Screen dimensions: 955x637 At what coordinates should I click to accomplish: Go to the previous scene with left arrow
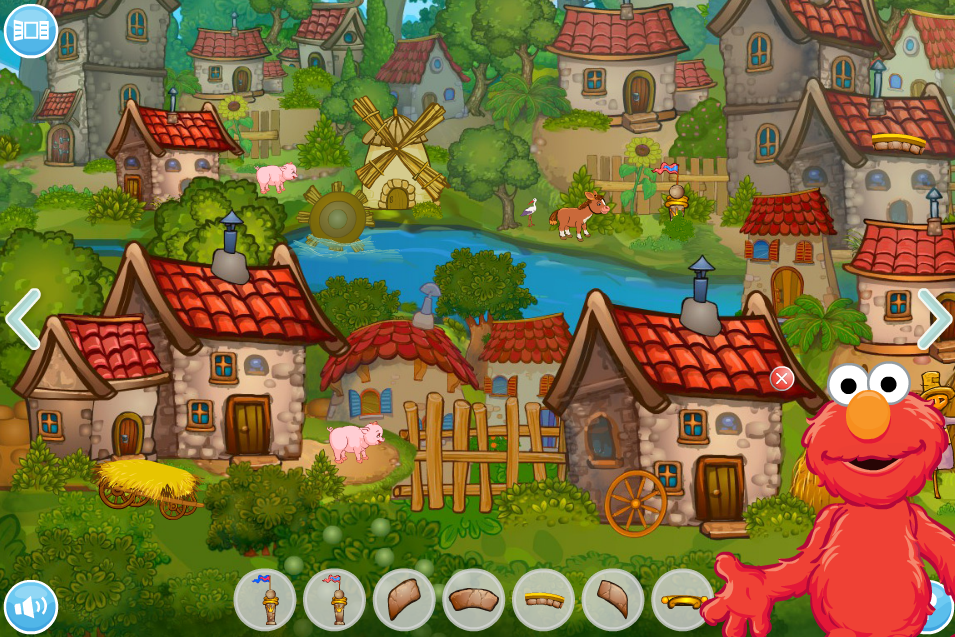coord(23,319)
